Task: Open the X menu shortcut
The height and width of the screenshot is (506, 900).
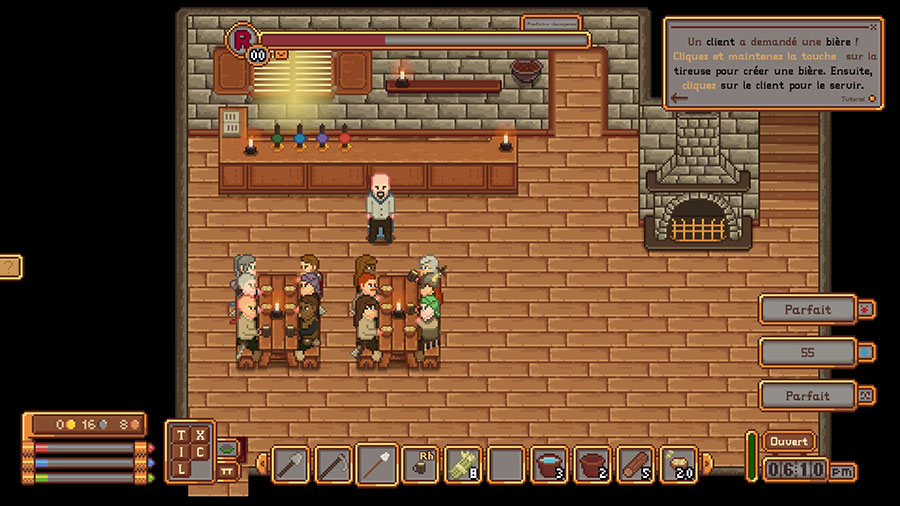Action: 200,435
